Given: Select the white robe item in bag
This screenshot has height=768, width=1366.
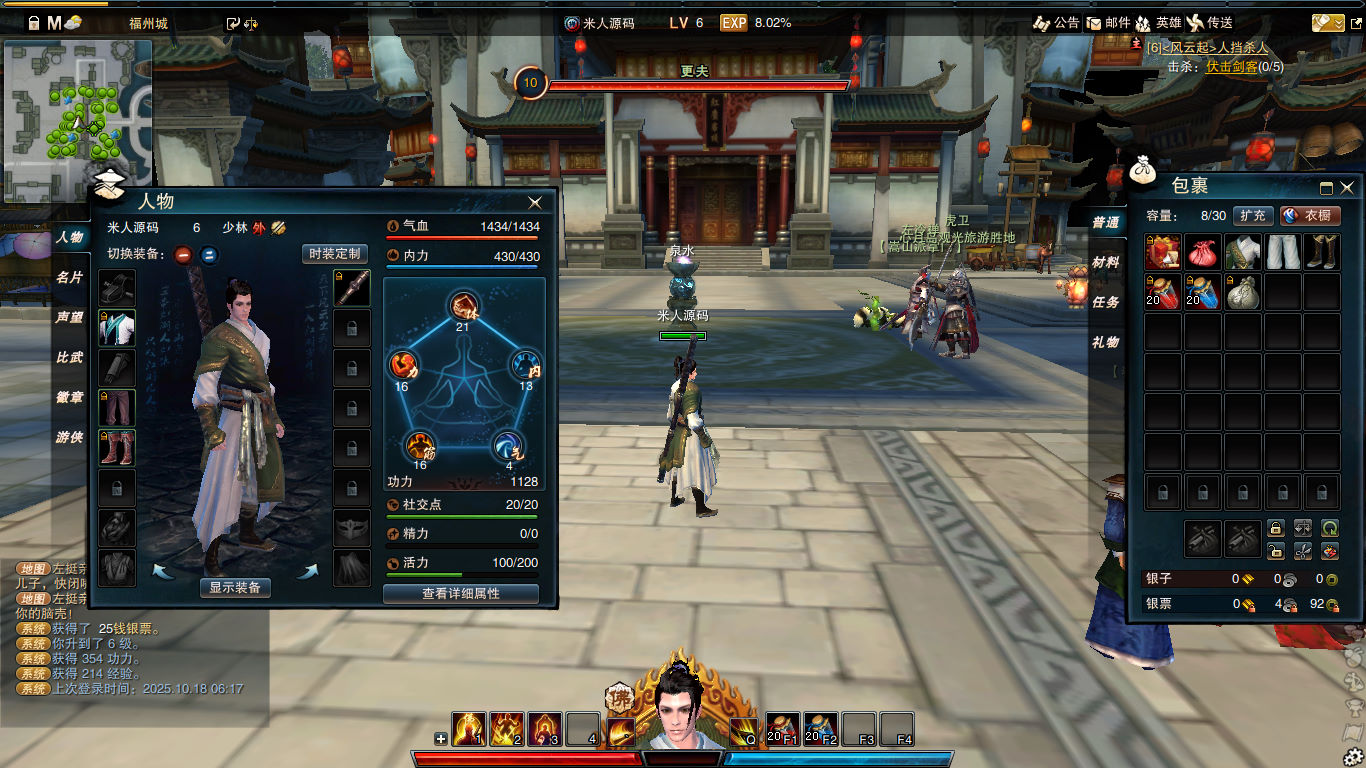Looking at the screenshot, I should (x=1242, y=252).
